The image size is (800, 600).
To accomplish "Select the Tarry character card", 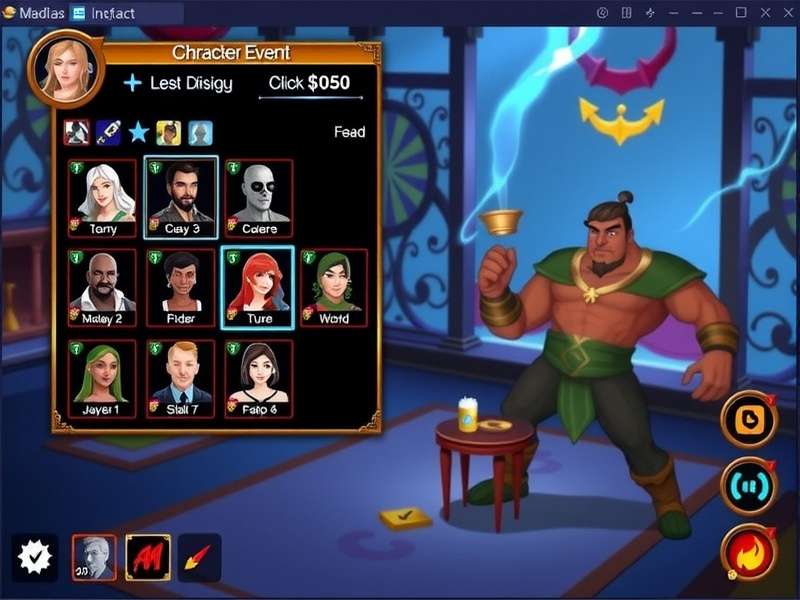I will coord(102,197).
